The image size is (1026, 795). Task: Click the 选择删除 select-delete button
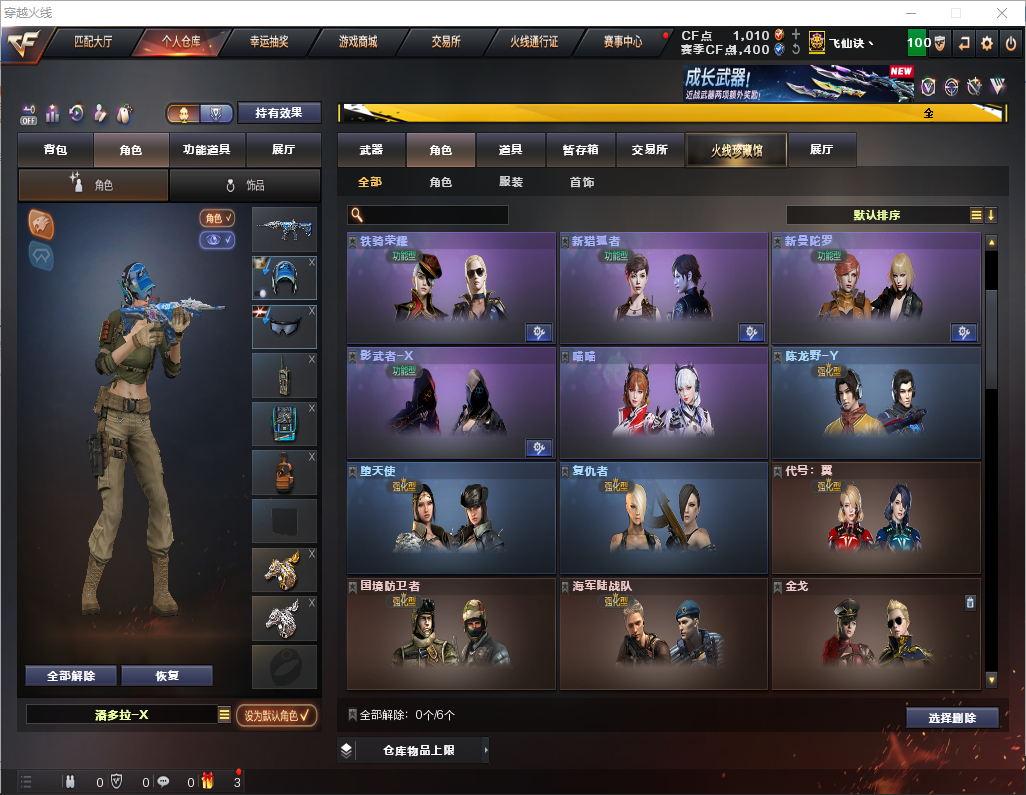(952, 718)
